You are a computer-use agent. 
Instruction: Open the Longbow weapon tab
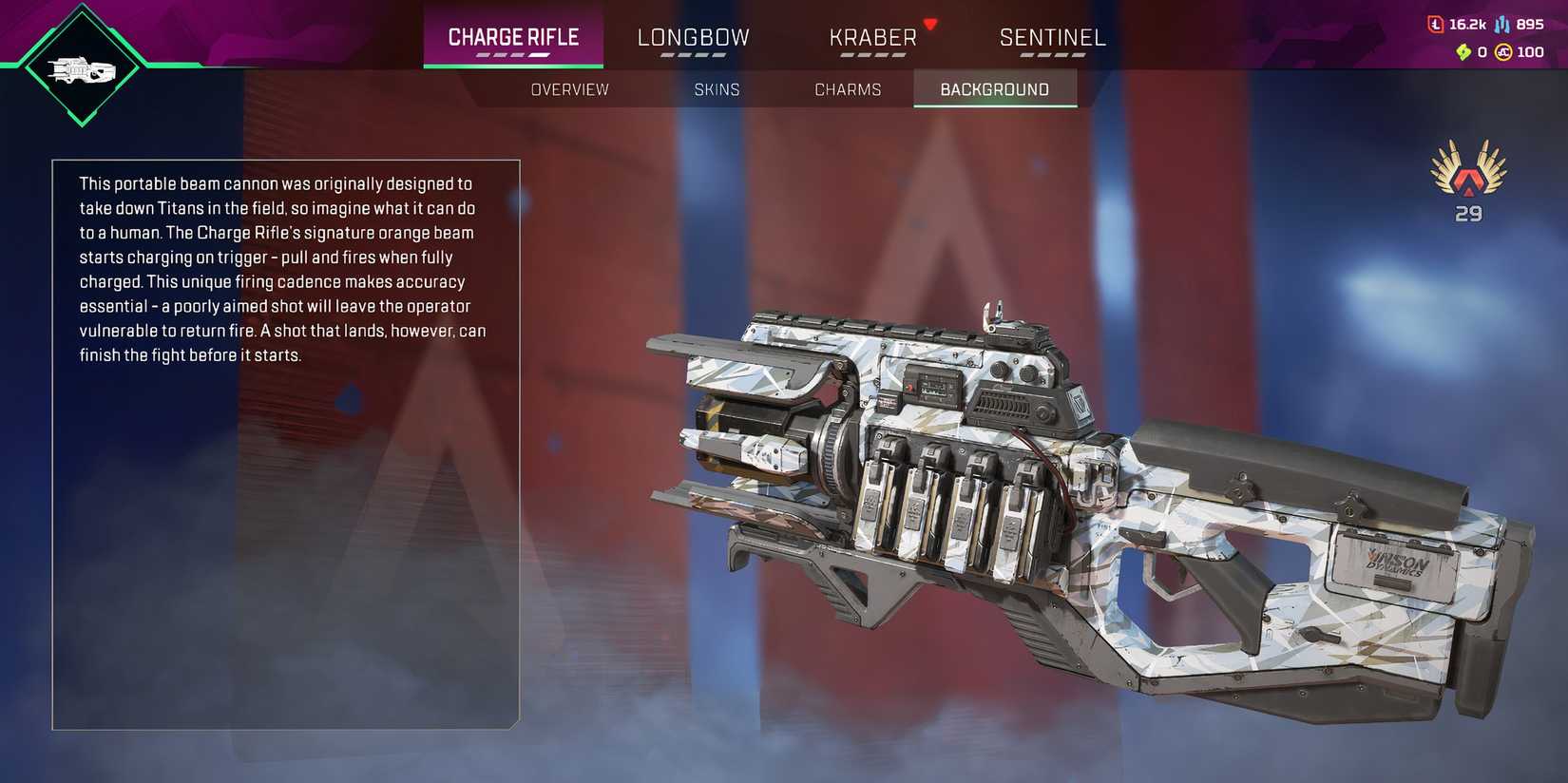pyautogui.click(x=693, y=36)
